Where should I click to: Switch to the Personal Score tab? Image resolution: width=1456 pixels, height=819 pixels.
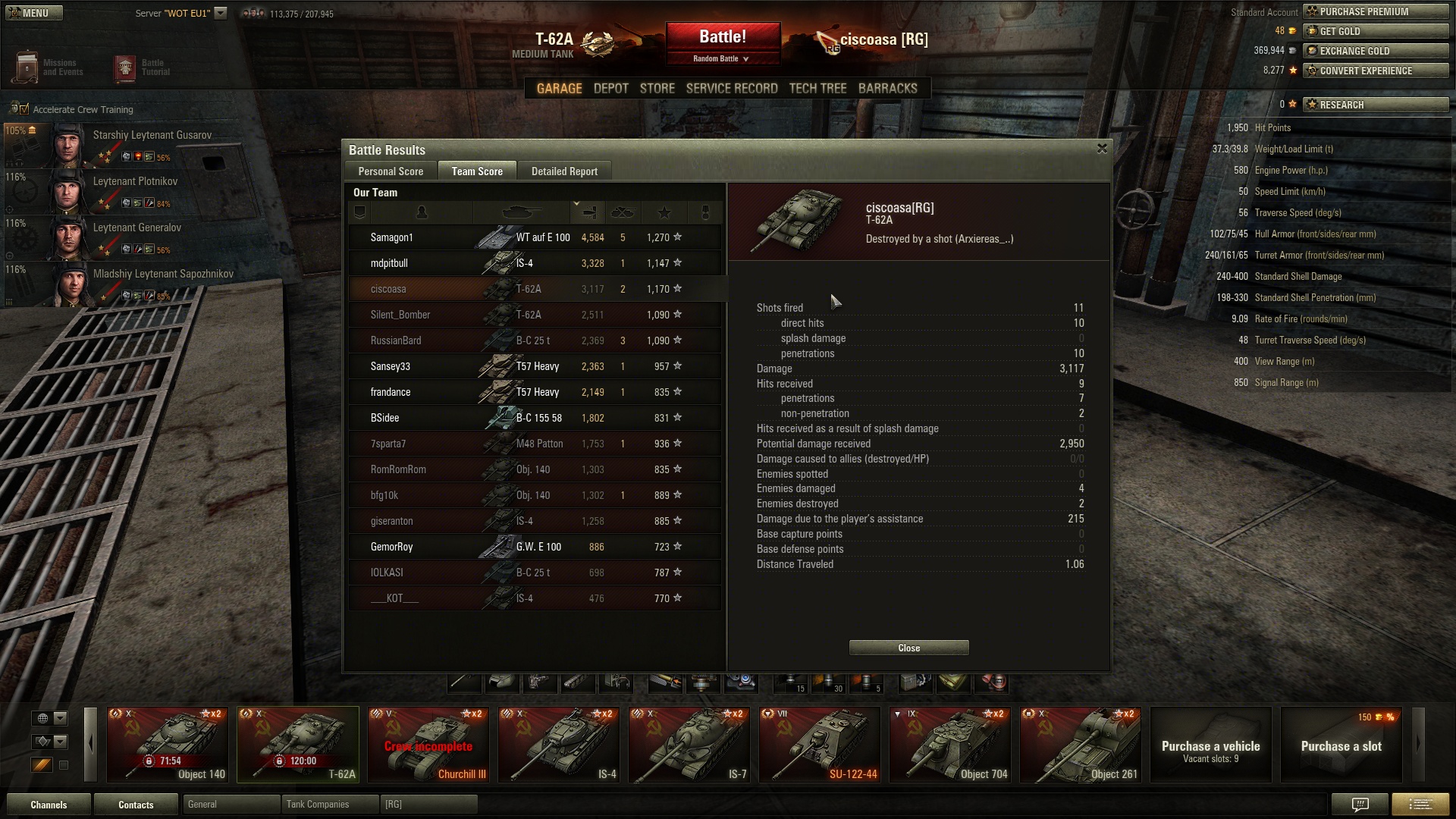point(391,171)
